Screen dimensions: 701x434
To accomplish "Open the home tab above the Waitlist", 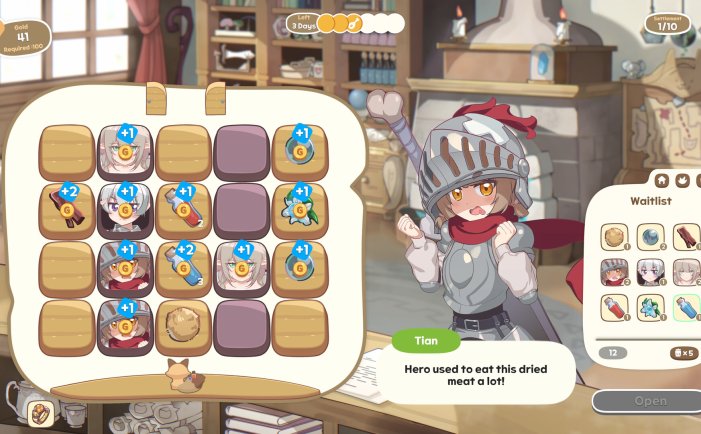I will [661, 181].
